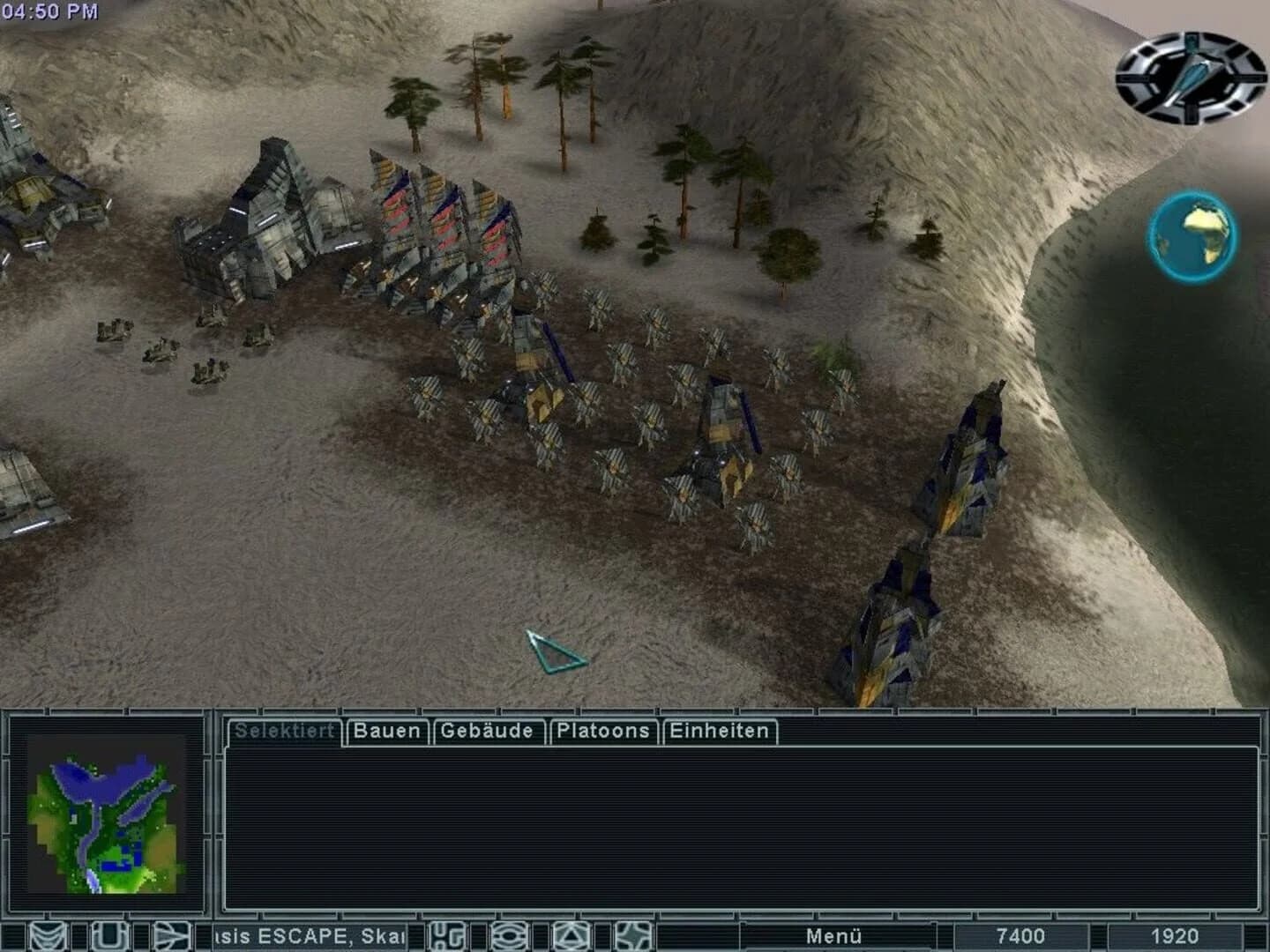
Task: Open the Einheiten tab
Action: pyautogui.click(x=719, y=731)
